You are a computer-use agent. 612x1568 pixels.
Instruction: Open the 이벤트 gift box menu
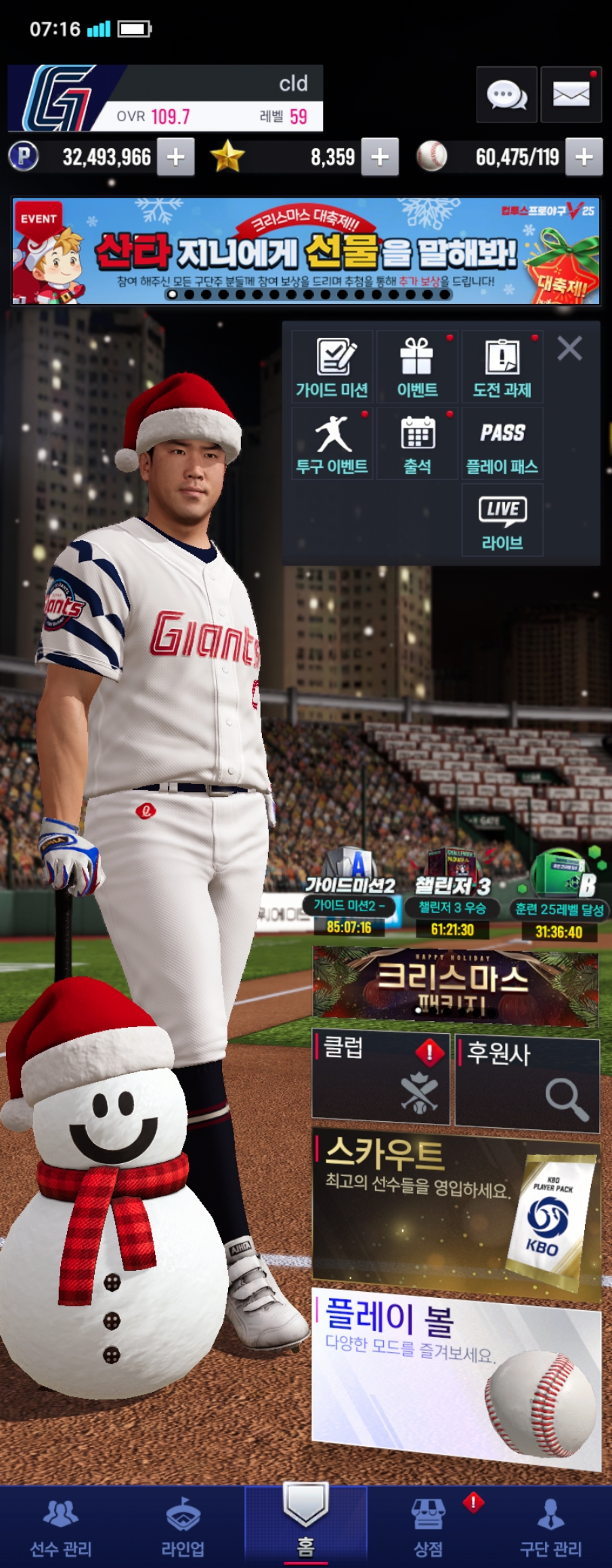(x=417, y=368)
